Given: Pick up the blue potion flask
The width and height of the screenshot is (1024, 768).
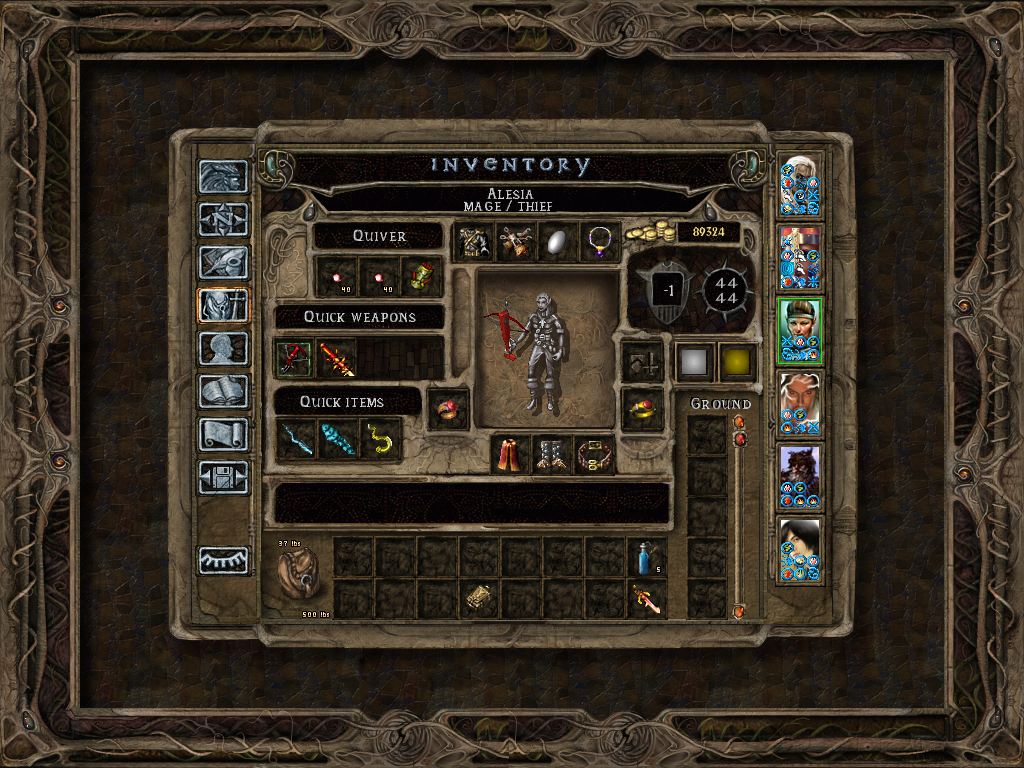Looking at the screenshot, I should [647, 557].
